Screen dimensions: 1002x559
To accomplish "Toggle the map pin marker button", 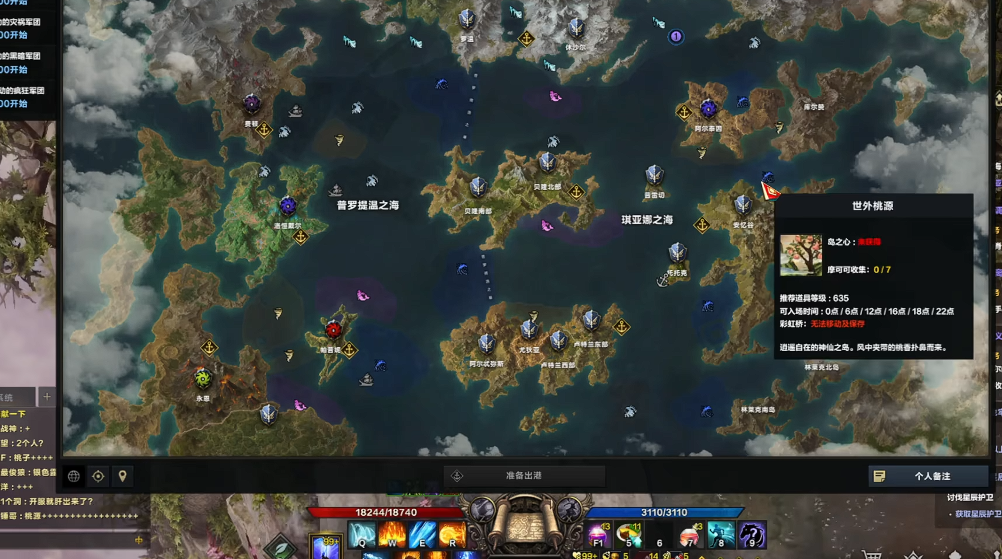I will click(123, 476).
